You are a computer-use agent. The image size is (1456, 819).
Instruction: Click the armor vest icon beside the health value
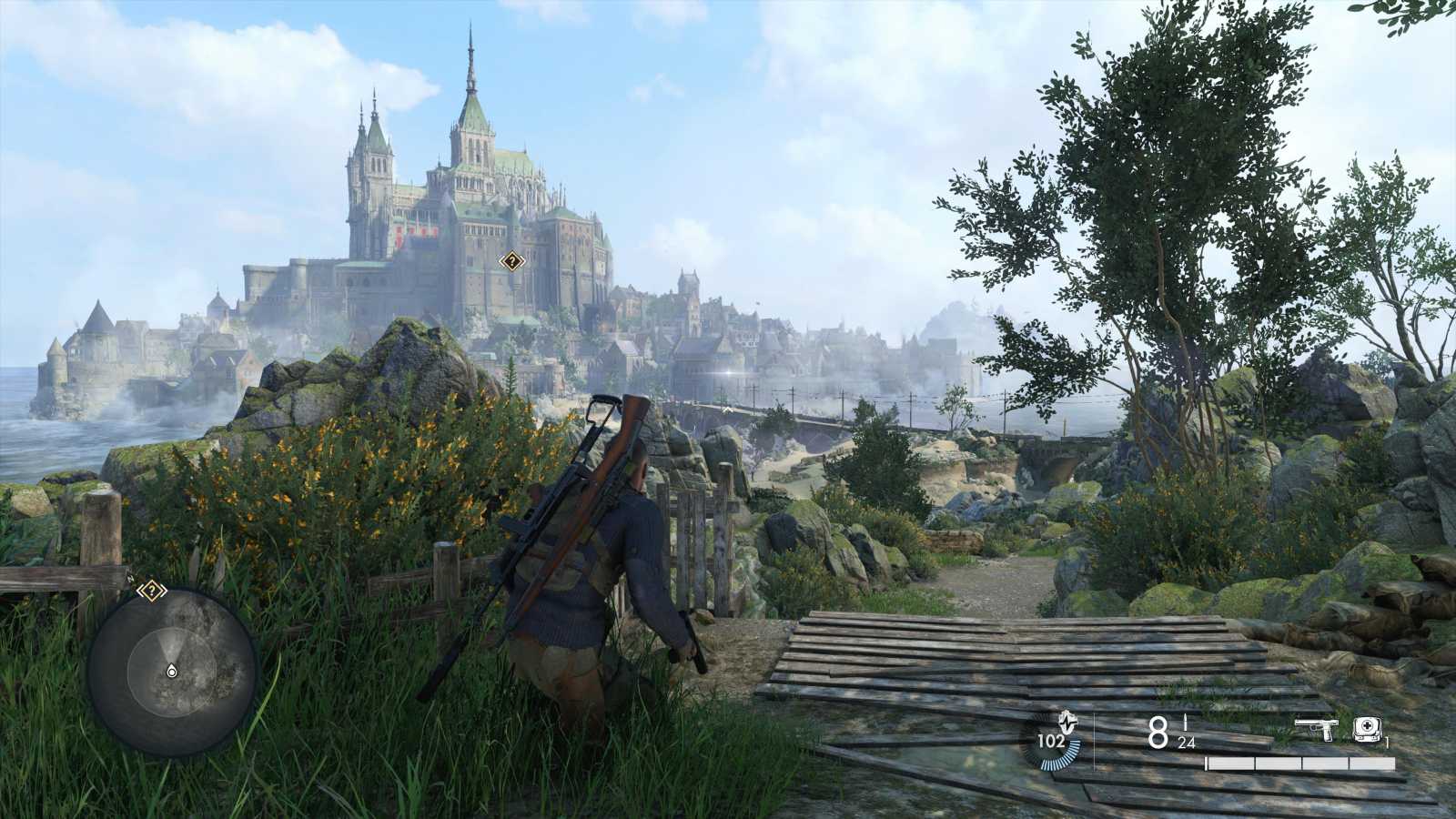point(1067,724)
